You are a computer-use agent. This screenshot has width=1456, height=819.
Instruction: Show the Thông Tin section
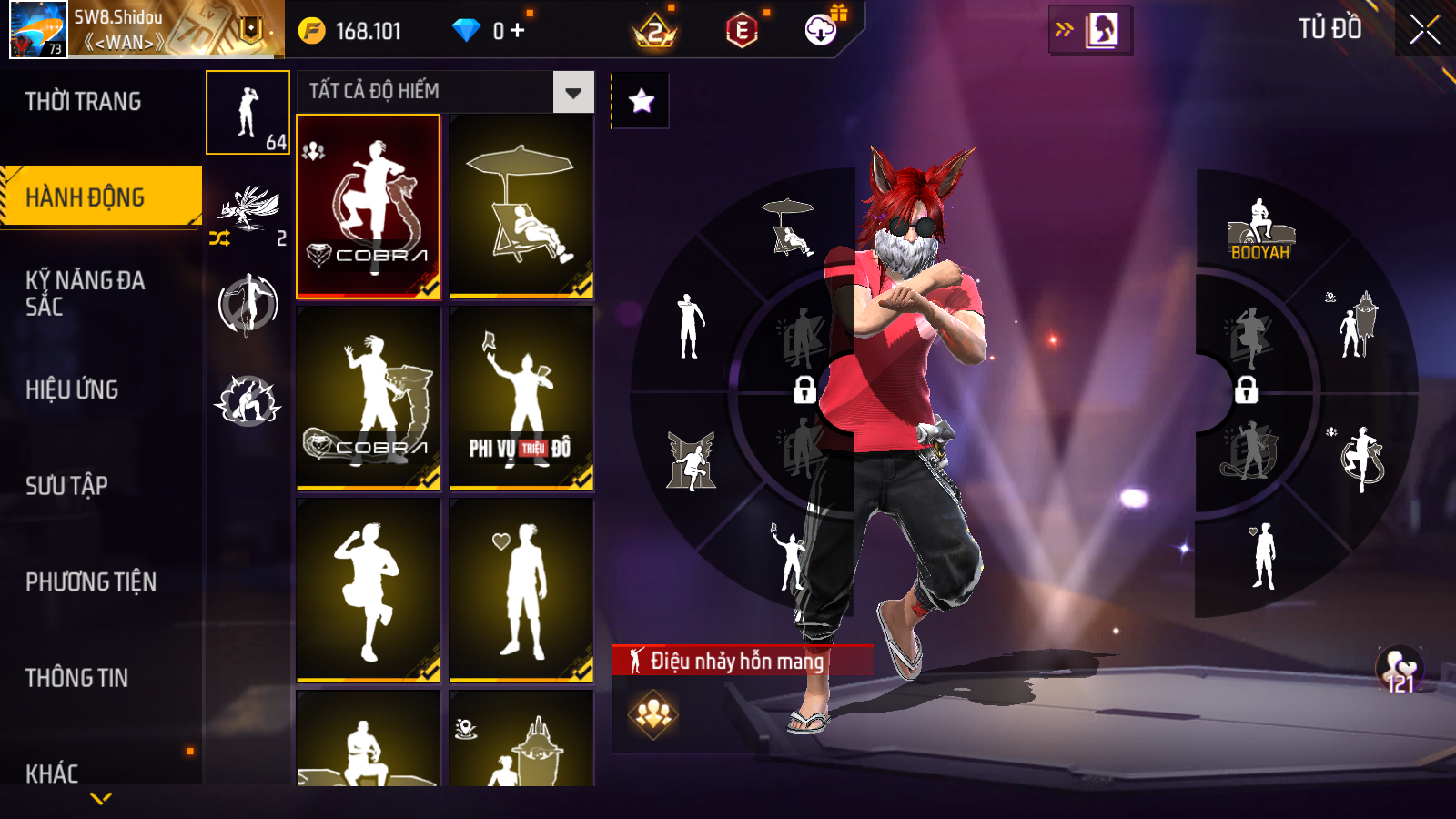[x=77, y=678]
